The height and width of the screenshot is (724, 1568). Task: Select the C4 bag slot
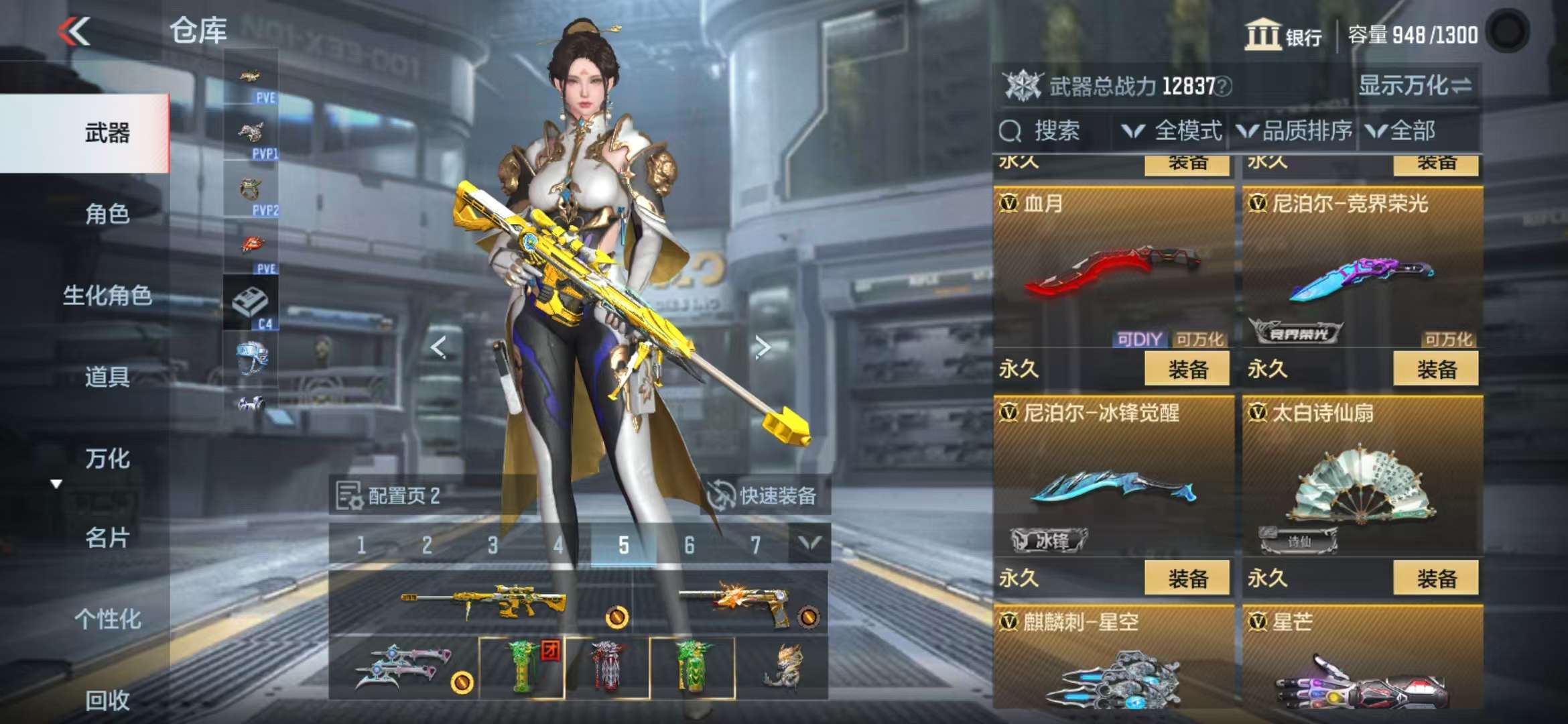[251, 304]
